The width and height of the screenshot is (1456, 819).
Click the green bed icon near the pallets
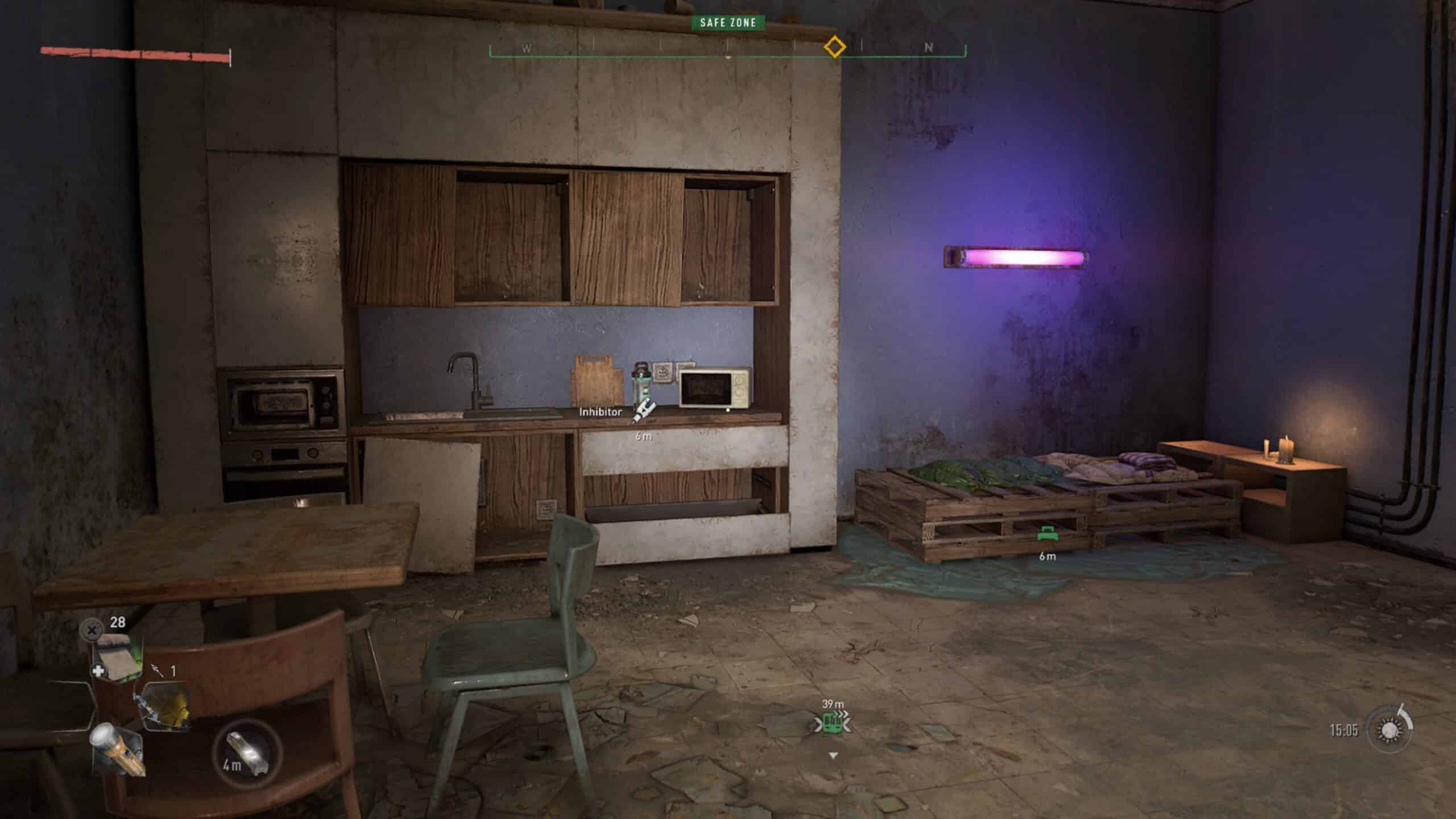pos(1048,535)
